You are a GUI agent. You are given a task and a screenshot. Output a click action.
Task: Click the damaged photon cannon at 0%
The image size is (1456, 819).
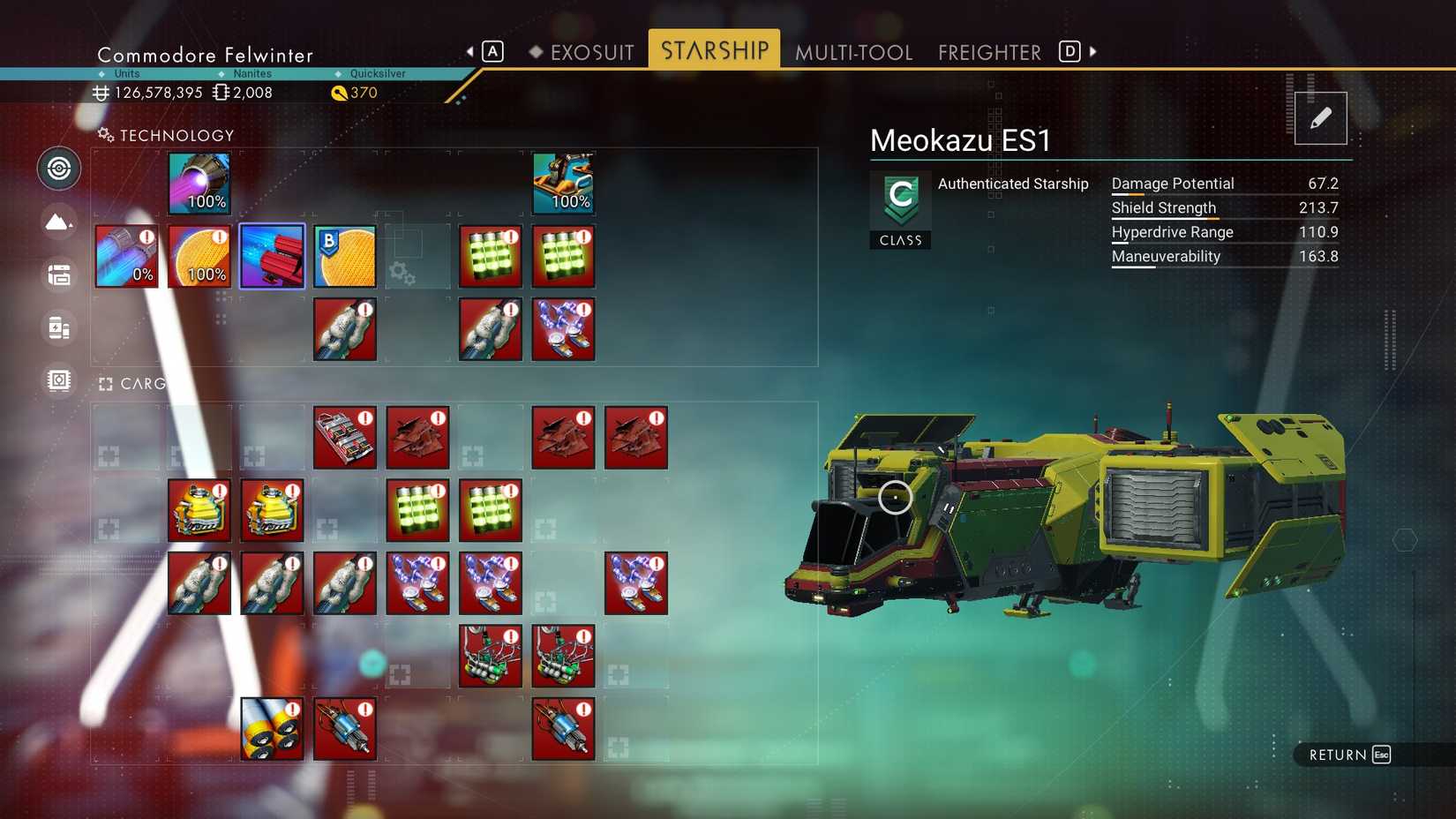tap(126, 256)
